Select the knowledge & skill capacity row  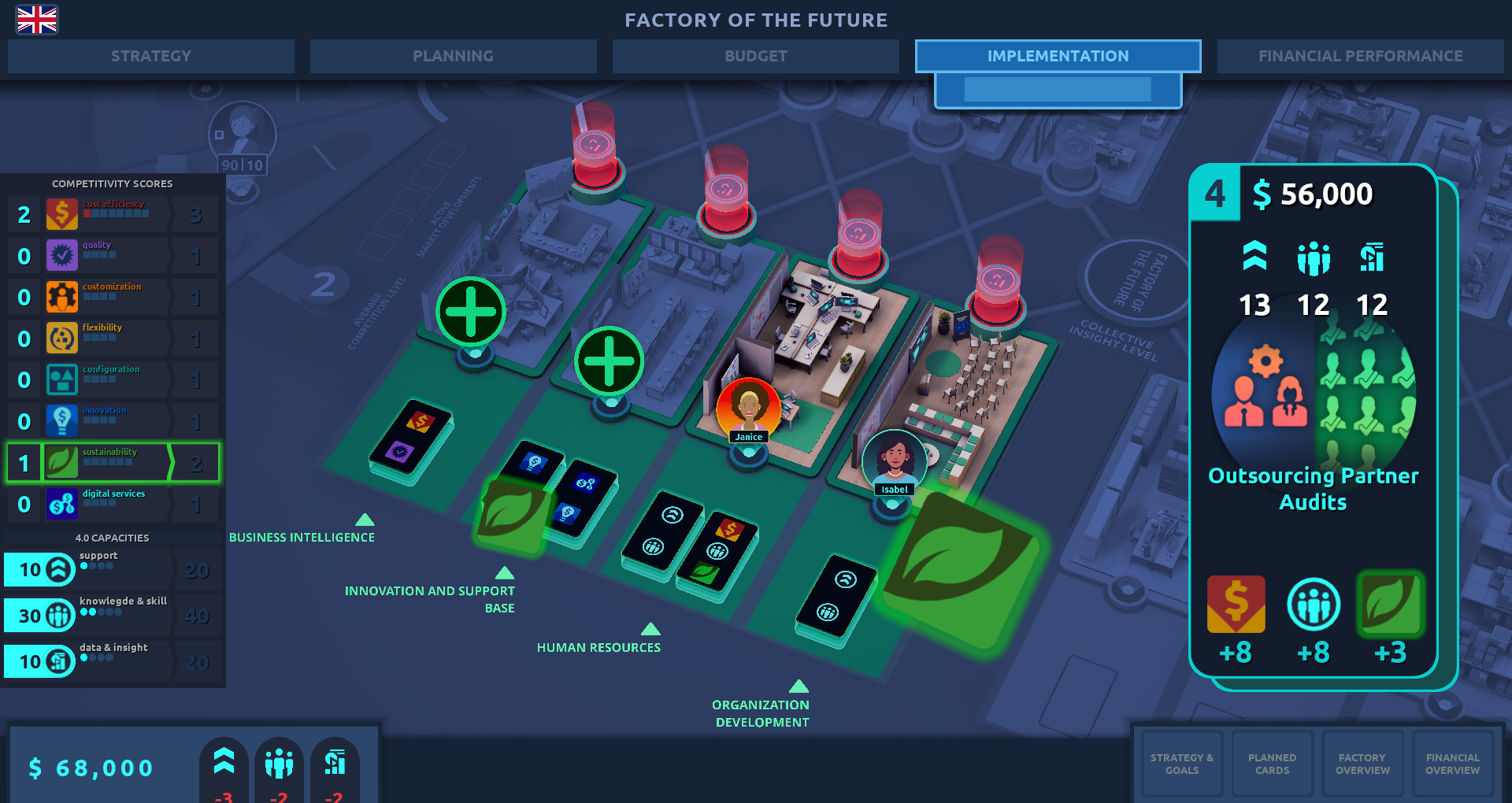pos(113,615)
